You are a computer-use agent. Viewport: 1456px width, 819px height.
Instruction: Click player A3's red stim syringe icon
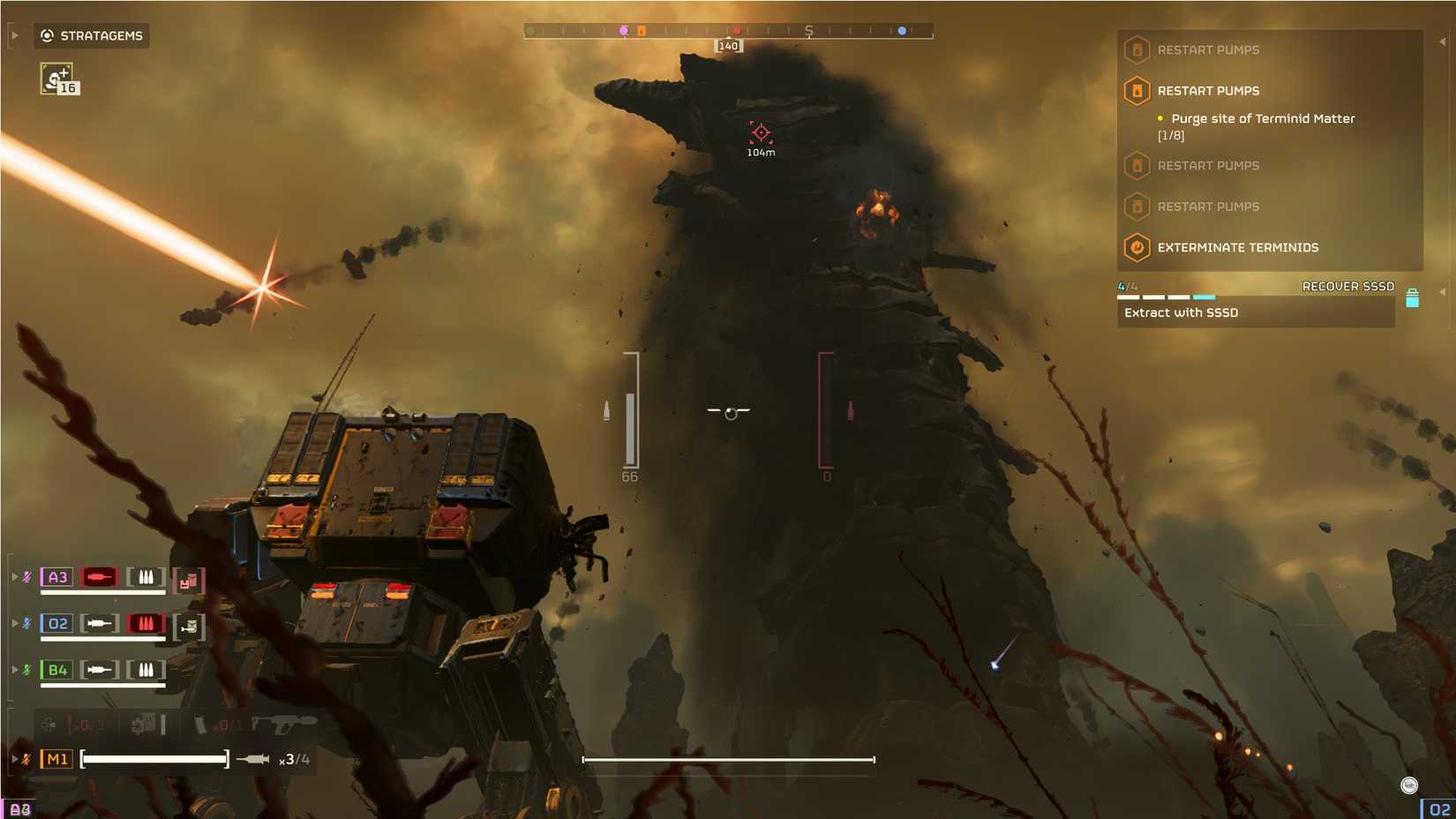coord(98,577)
